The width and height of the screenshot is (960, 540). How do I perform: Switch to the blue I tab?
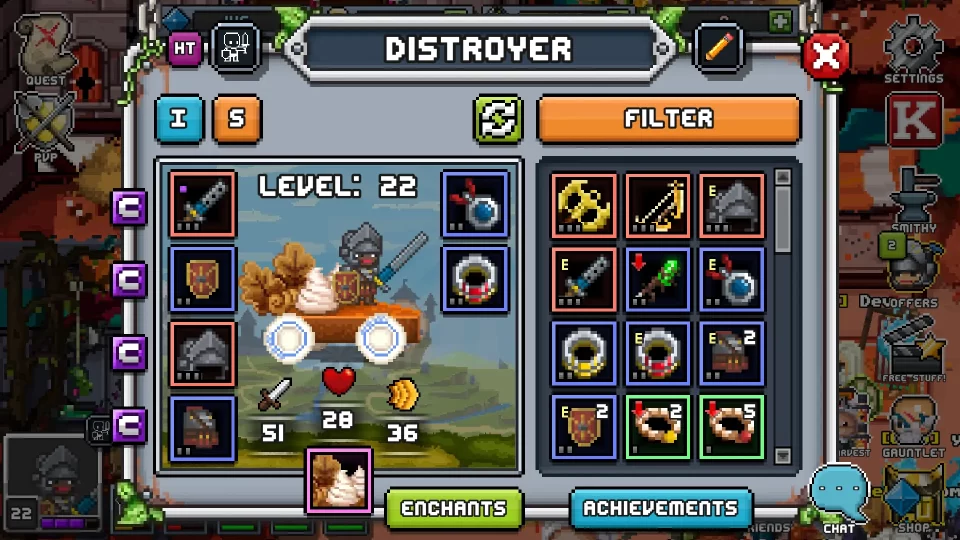(180, 119)
